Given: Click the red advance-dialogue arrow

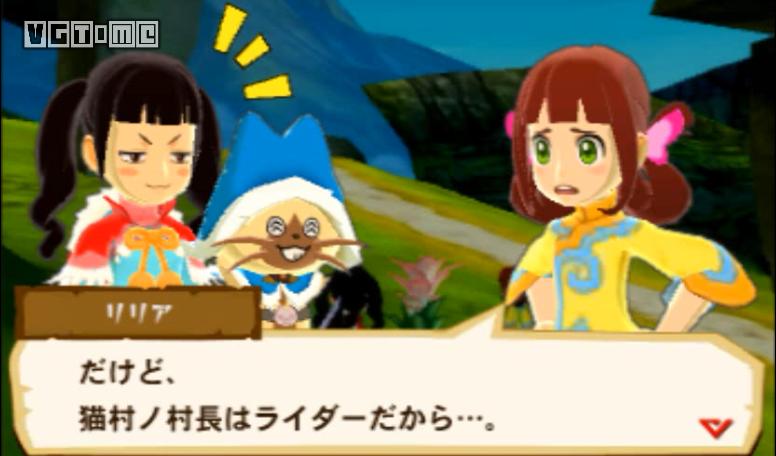Looking at the screenshot, I should [715, 427].
